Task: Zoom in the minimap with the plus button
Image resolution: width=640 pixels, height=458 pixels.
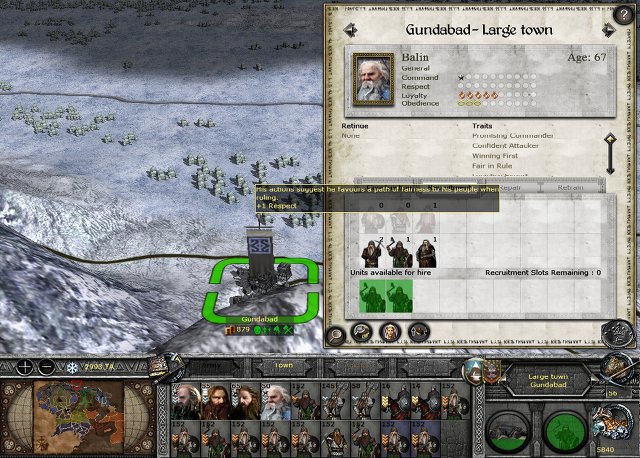Action: (x=25, y=367)
